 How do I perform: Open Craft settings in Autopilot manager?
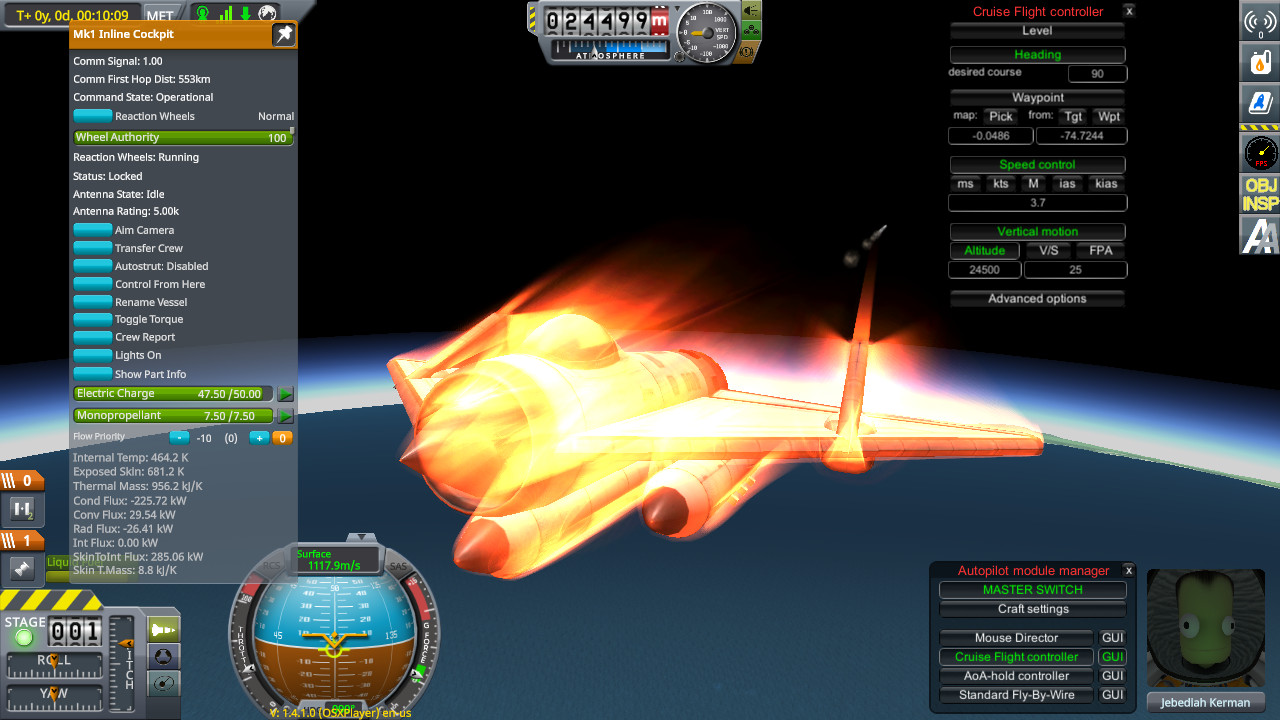[1032, 609]
